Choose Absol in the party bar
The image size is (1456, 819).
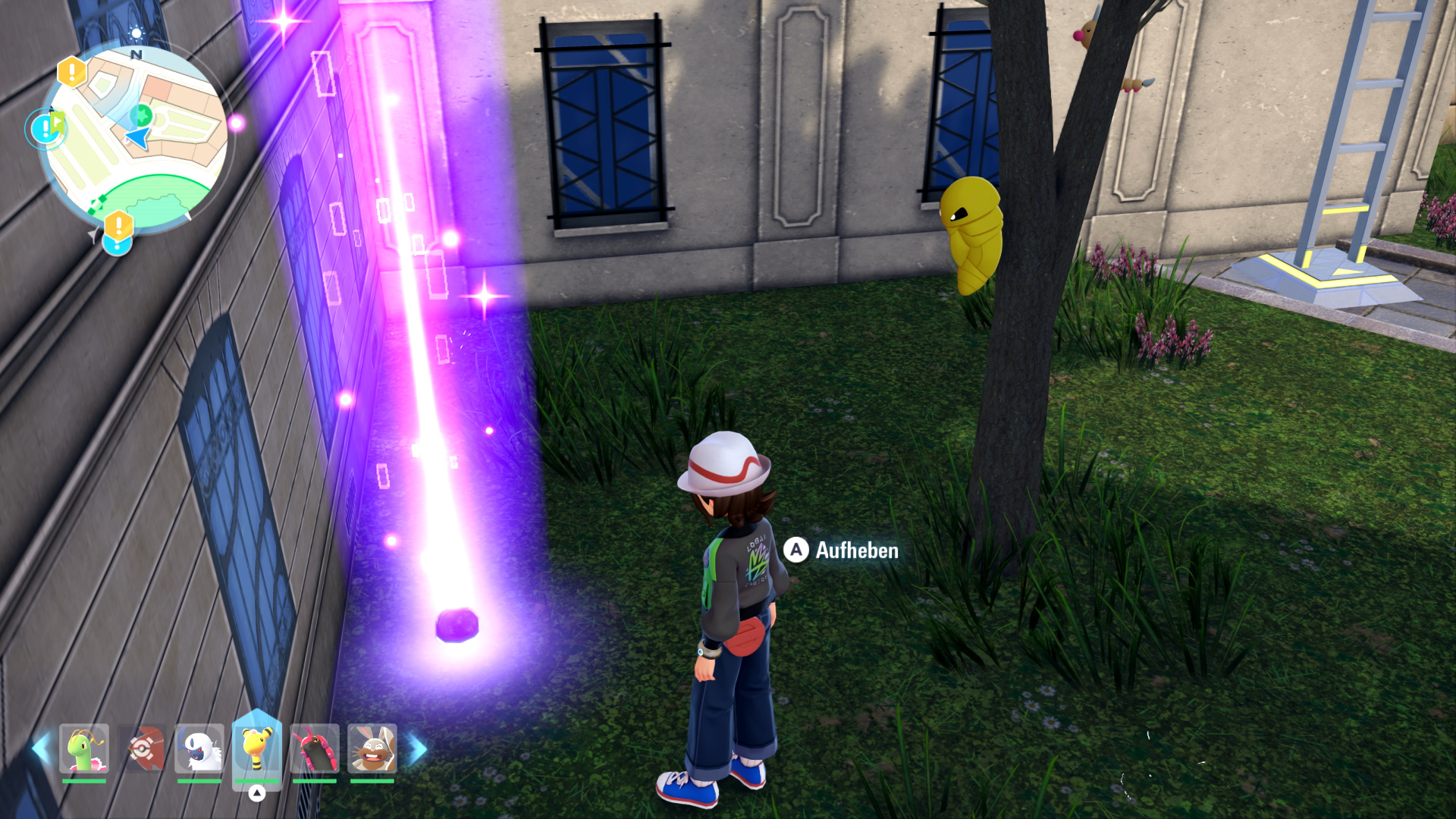click(199, 748)
